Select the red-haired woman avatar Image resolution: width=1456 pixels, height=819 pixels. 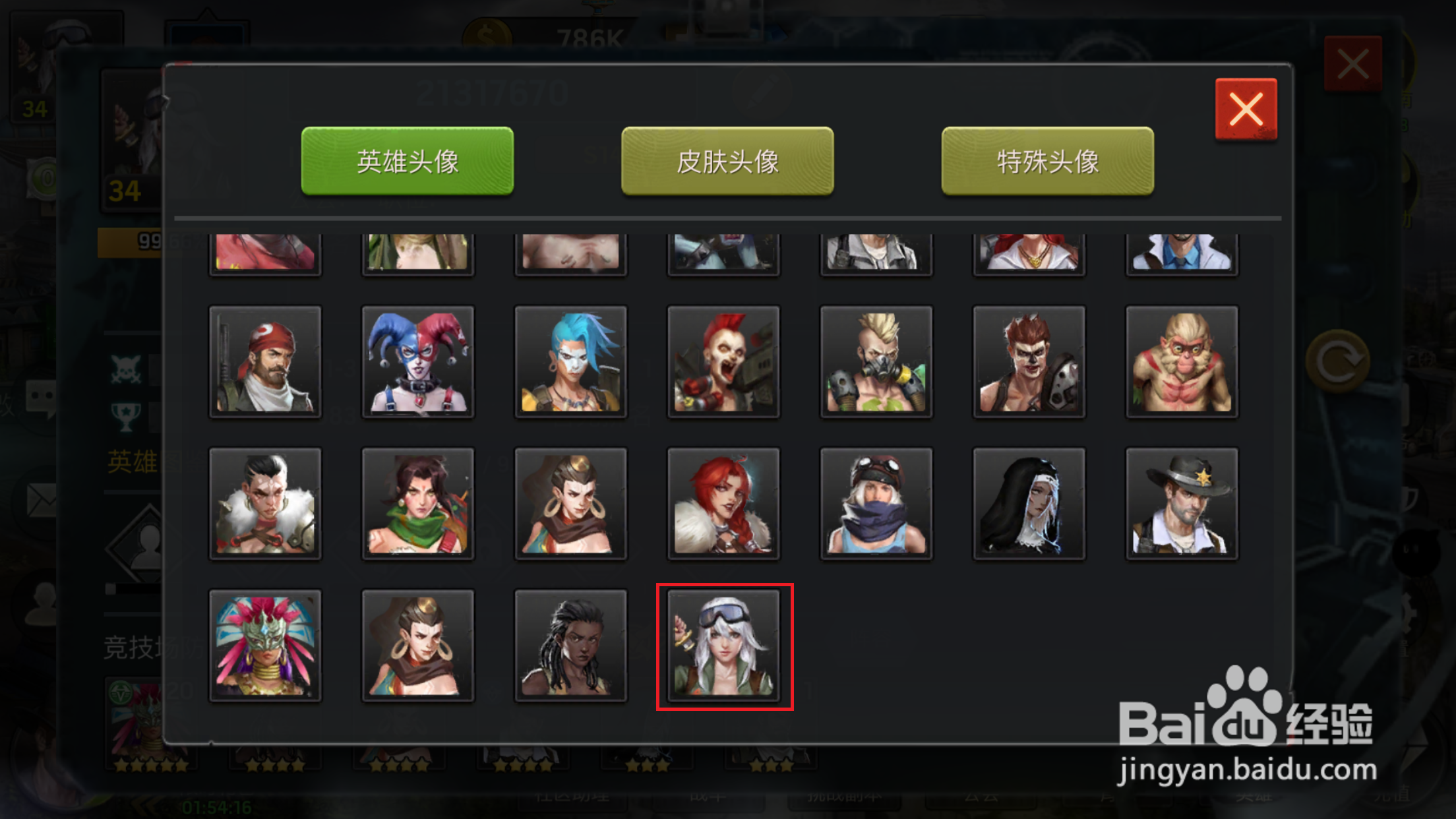(723, 503)
